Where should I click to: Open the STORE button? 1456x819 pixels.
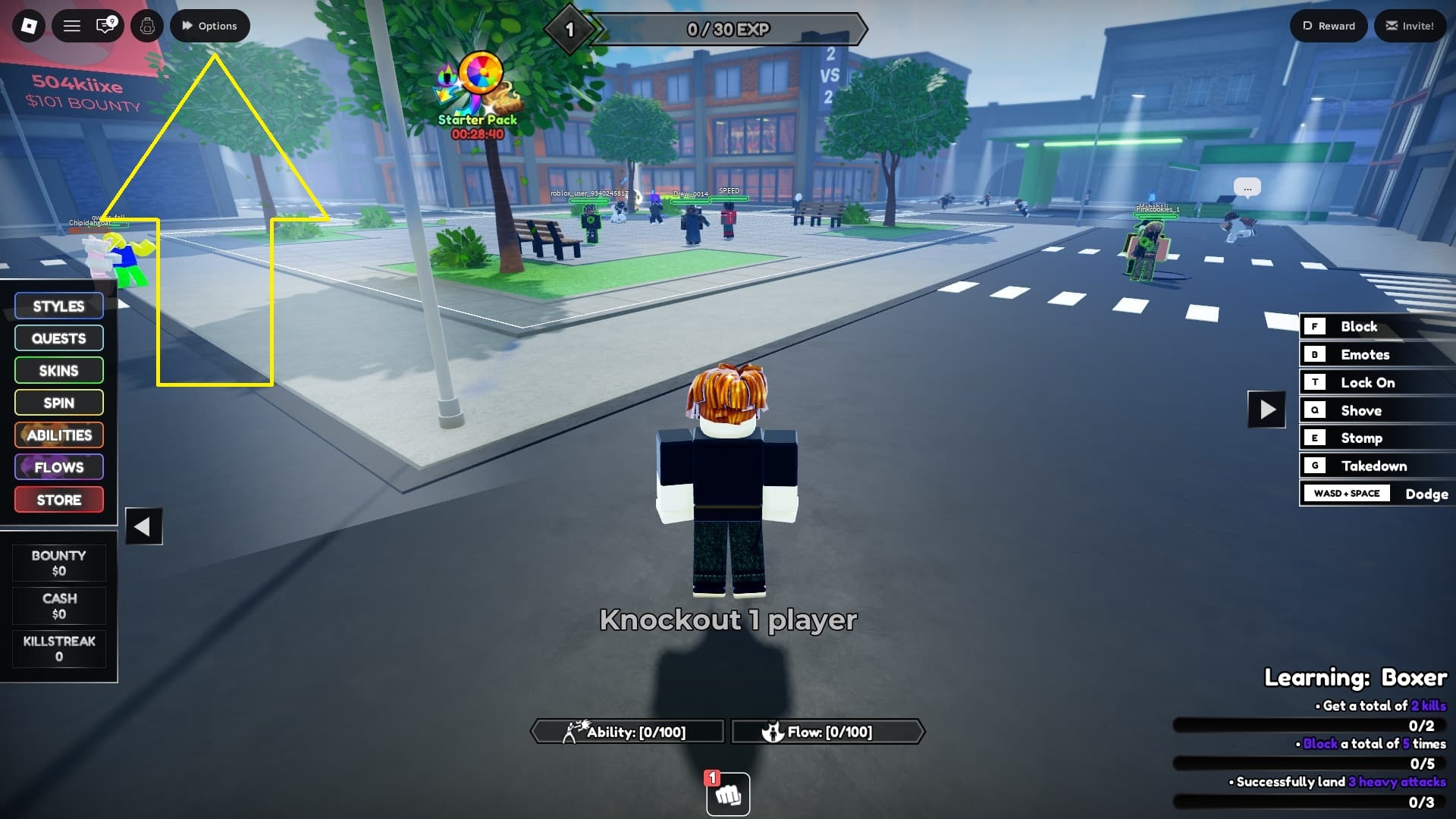point(58,499)
